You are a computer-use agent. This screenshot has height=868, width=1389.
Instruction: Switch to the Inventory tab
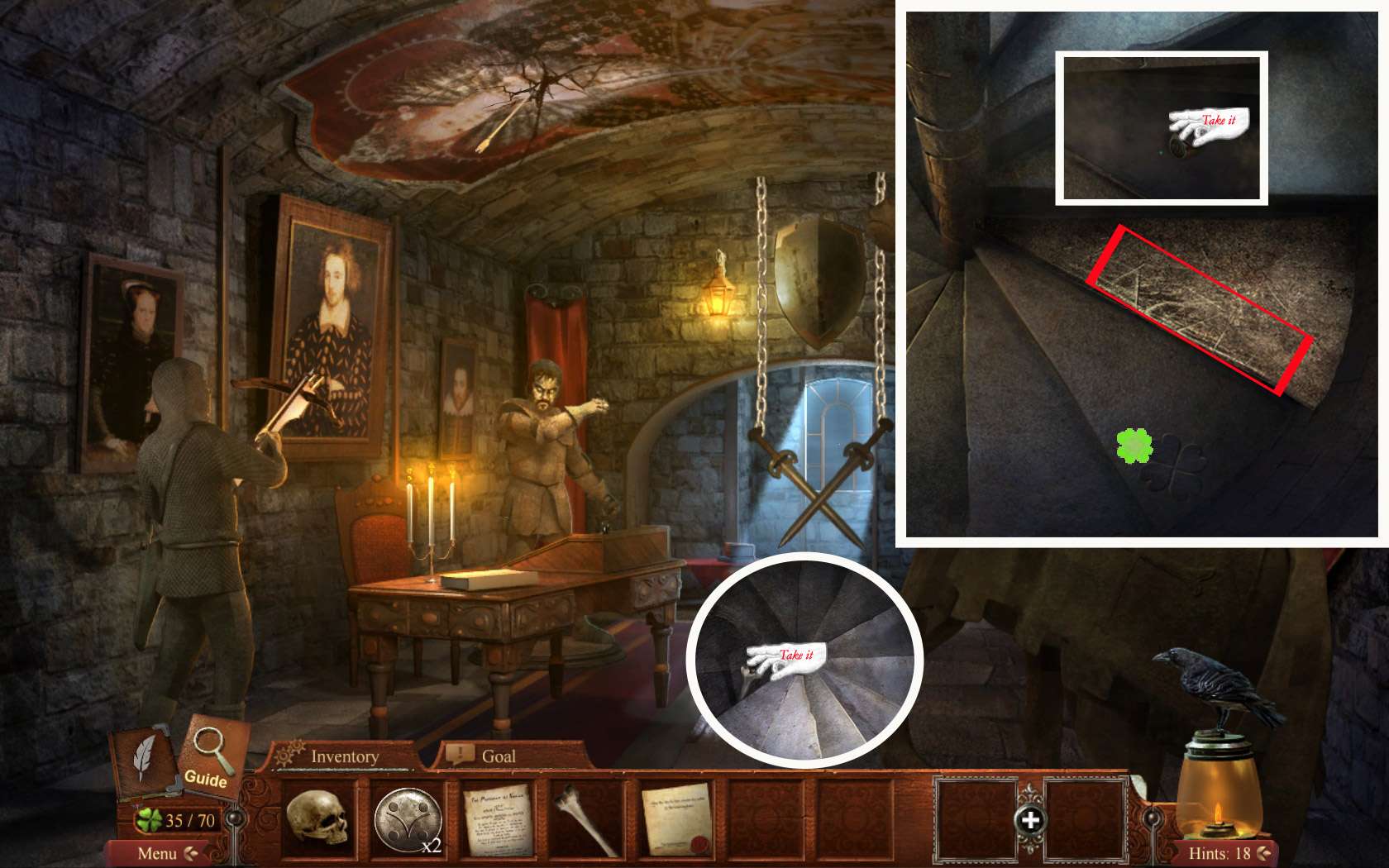click(343, 756)
